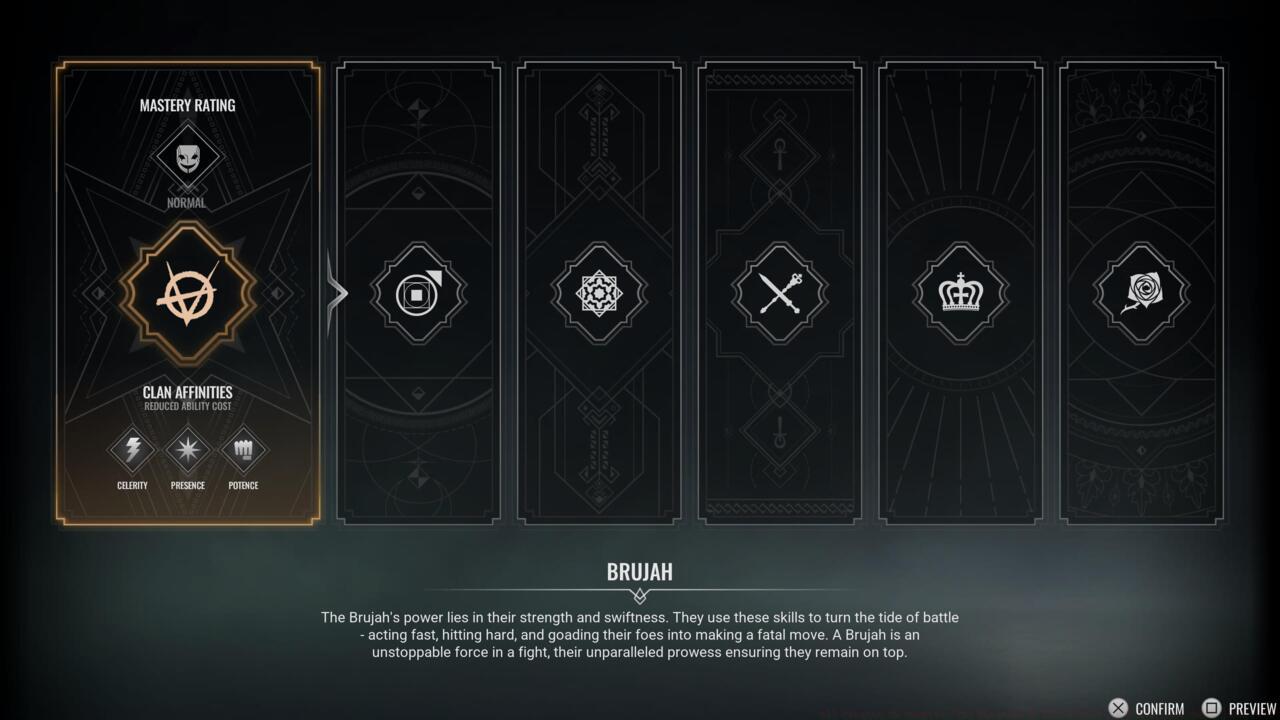Viewport: 1280px width, 720px height.
Task: Select the crown clan emblem
Action: pyautogui.click(x=960, y=292)
